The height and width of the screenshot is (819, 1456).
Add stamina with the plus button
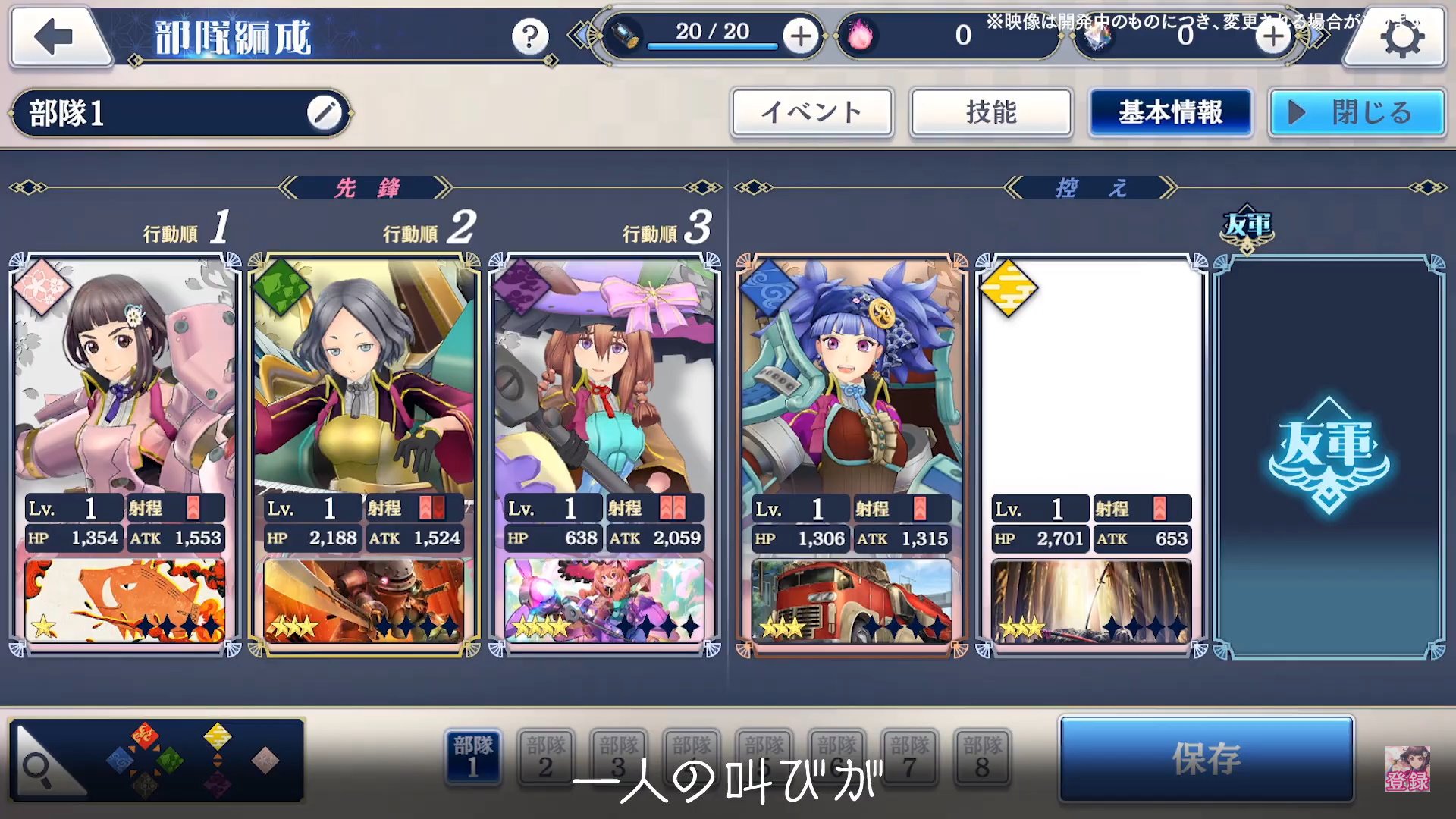(x=801, y=36)
